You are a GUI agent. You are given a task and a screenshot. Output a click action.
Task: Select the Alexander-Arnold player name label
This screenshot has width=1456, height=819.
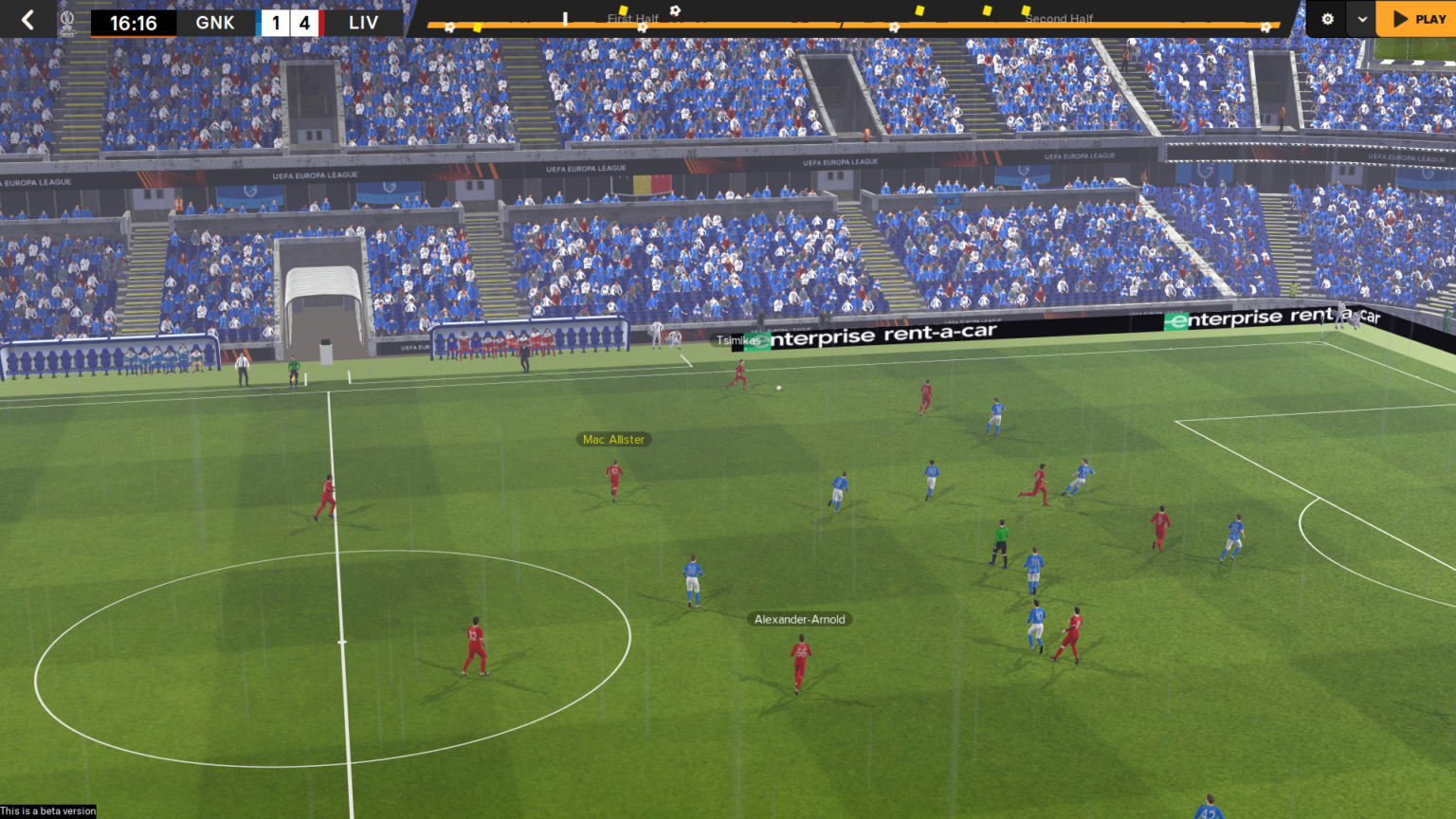pyautogui.click(x=800, y=619)
